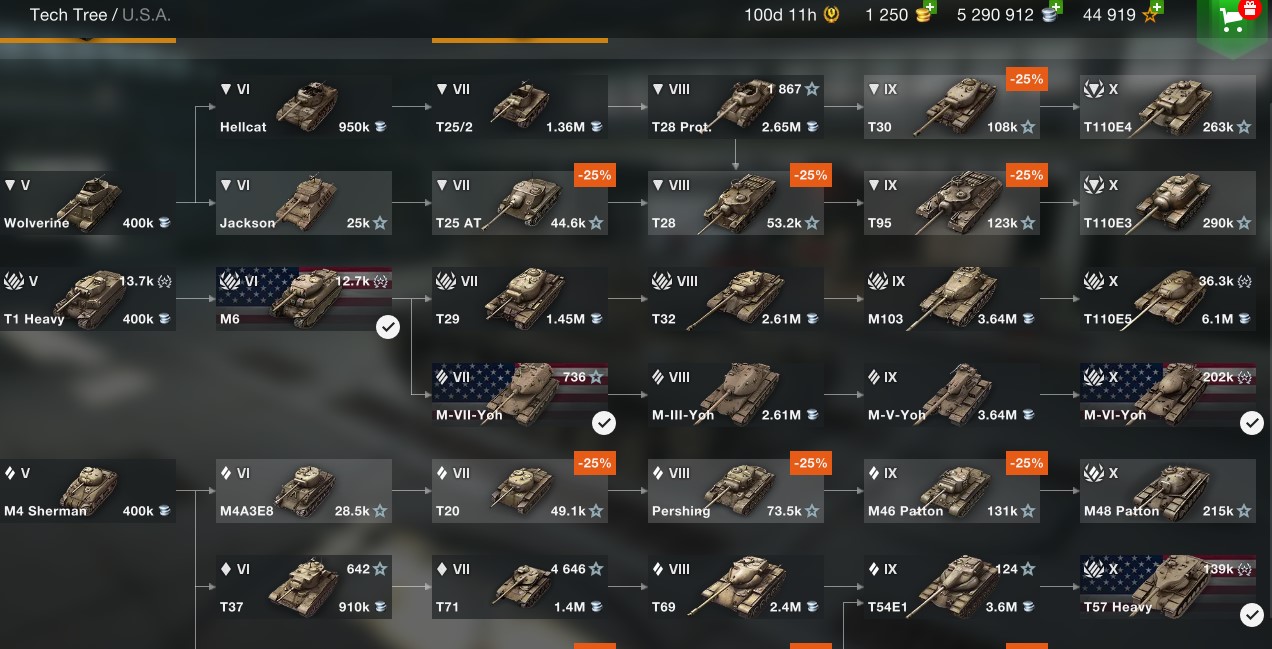Screen dimensions: 1272x649
Task: Select the M103 tier IX tank
Action: click(952, 299)
